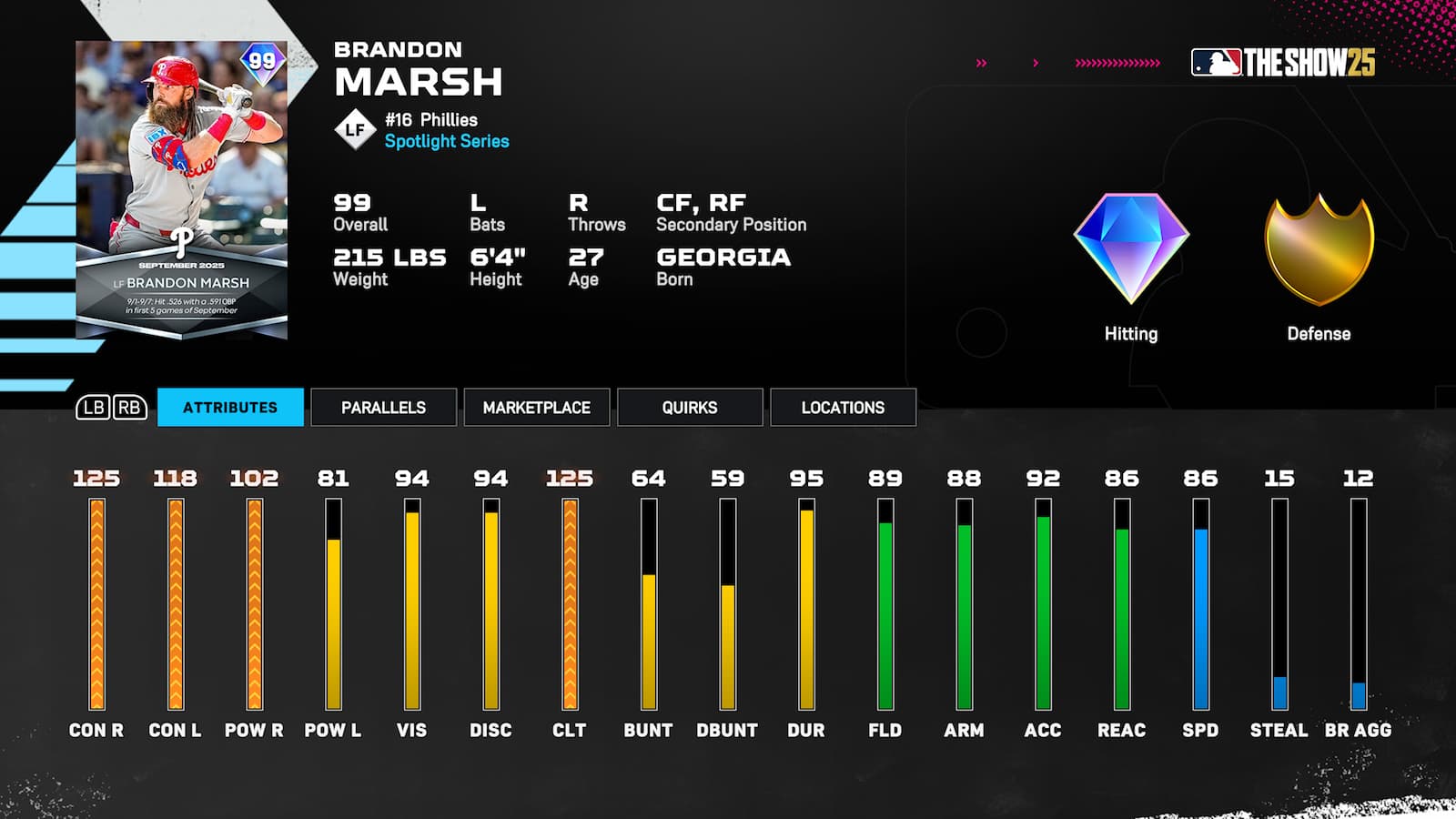This screenshot has height=819, width=1456.
Task: Open the Locations tab
Action: click(843, 408)
